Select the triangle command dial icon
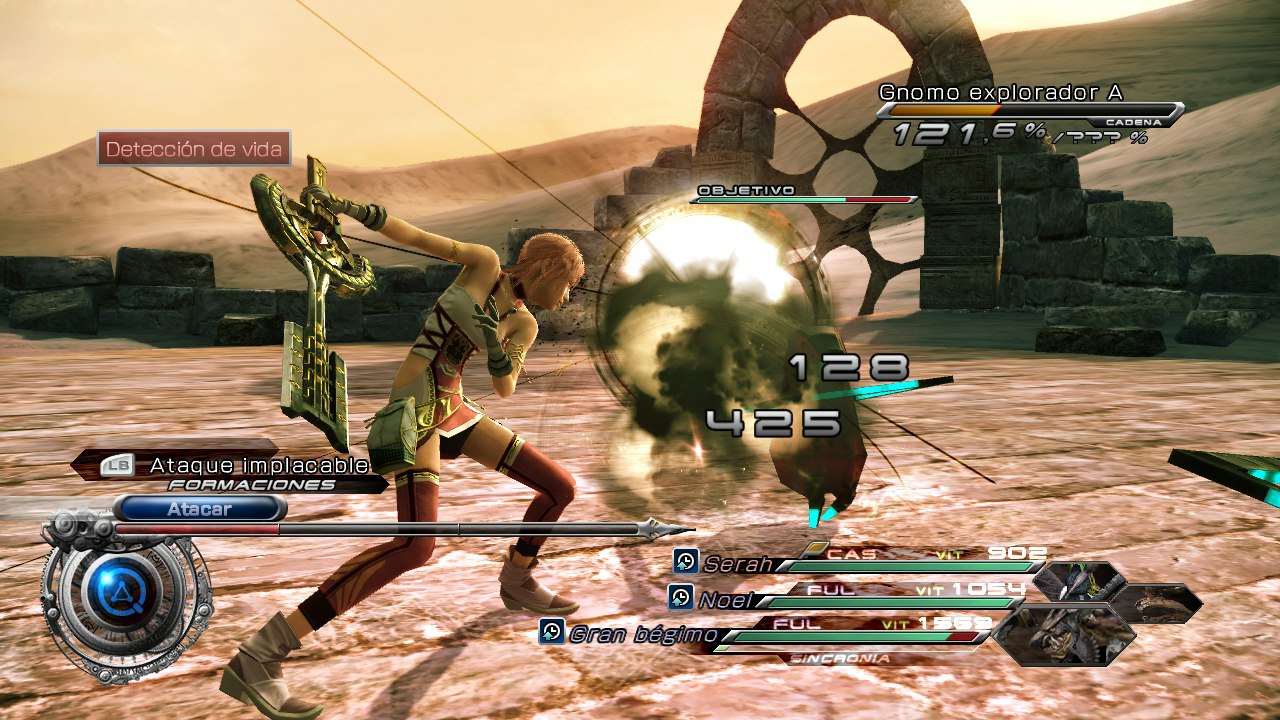The width and height of the screenshot is (1280, 720). (x=120, y=591)
